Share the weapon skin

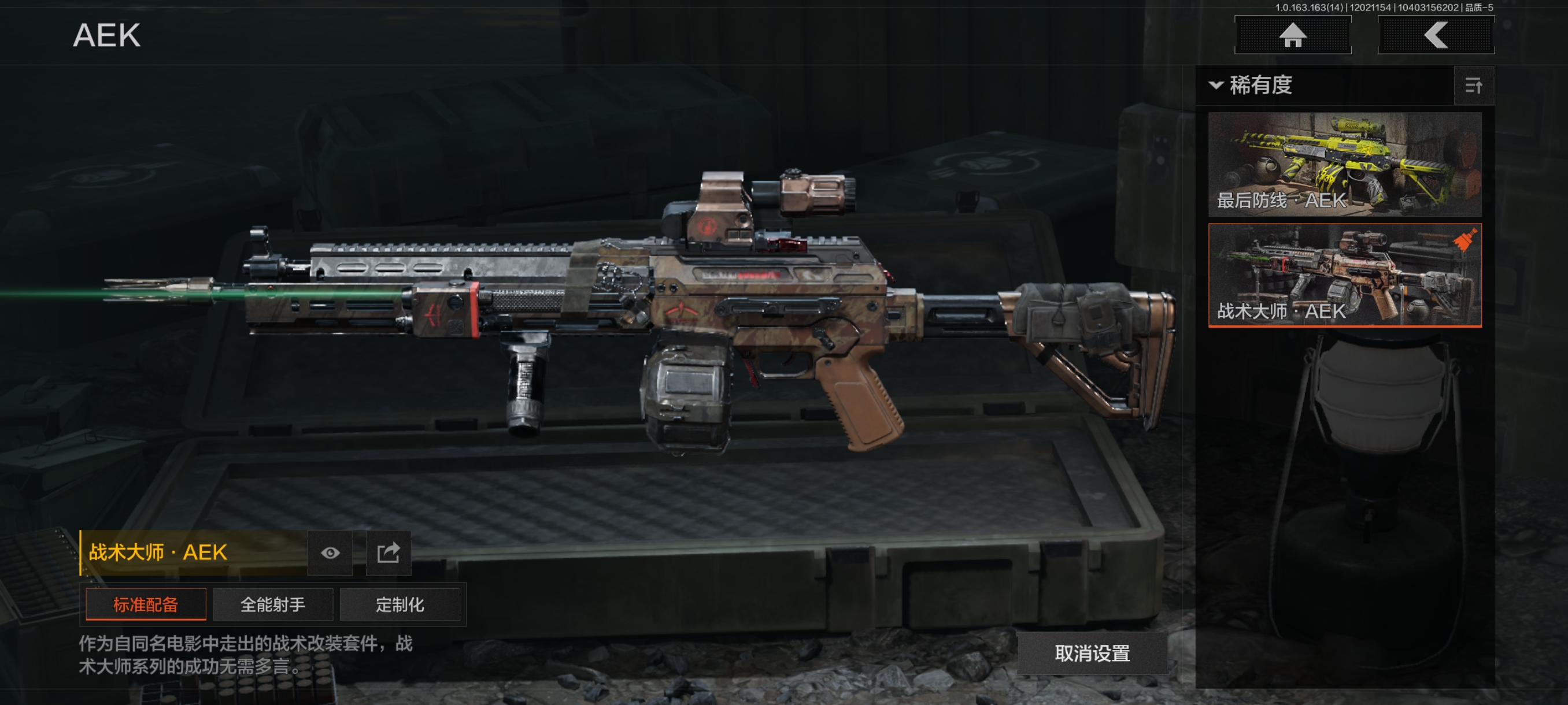point(389,552)
